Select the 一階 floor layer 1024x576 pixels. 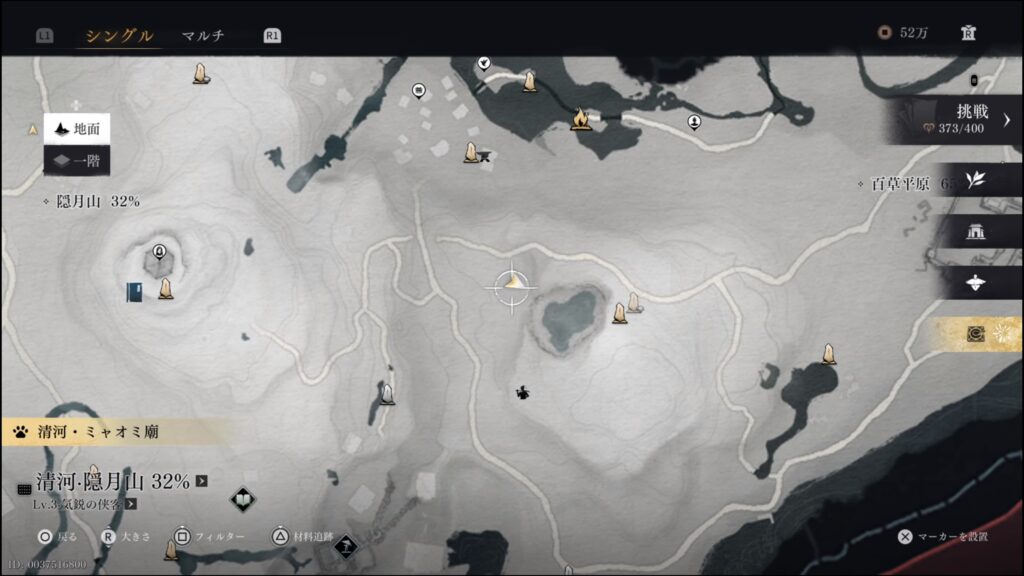tap(77, 160)
